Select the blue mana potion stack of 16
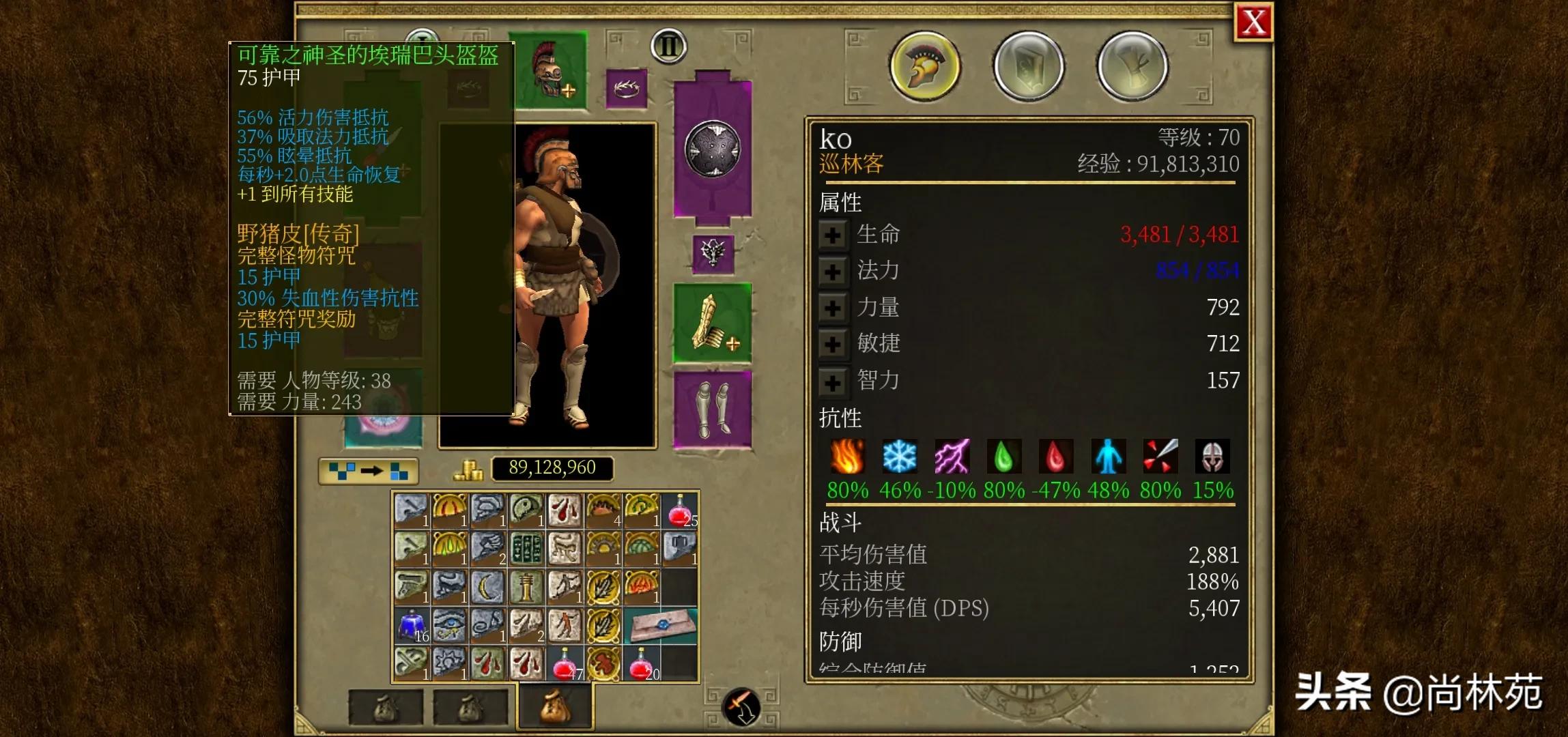Image resolution: width=1568 pixels, height=737 pixels. pos(412,625)
